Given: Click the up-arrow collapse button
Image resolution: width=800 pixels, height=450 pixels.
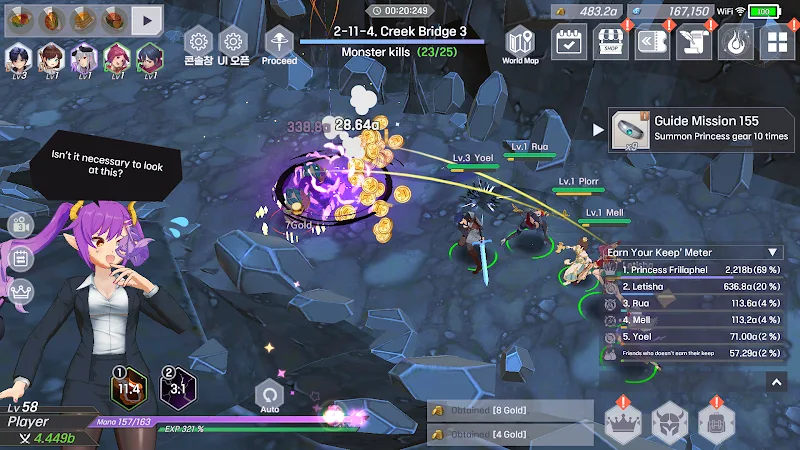Looking at the screenshot, I should point(777,381).
